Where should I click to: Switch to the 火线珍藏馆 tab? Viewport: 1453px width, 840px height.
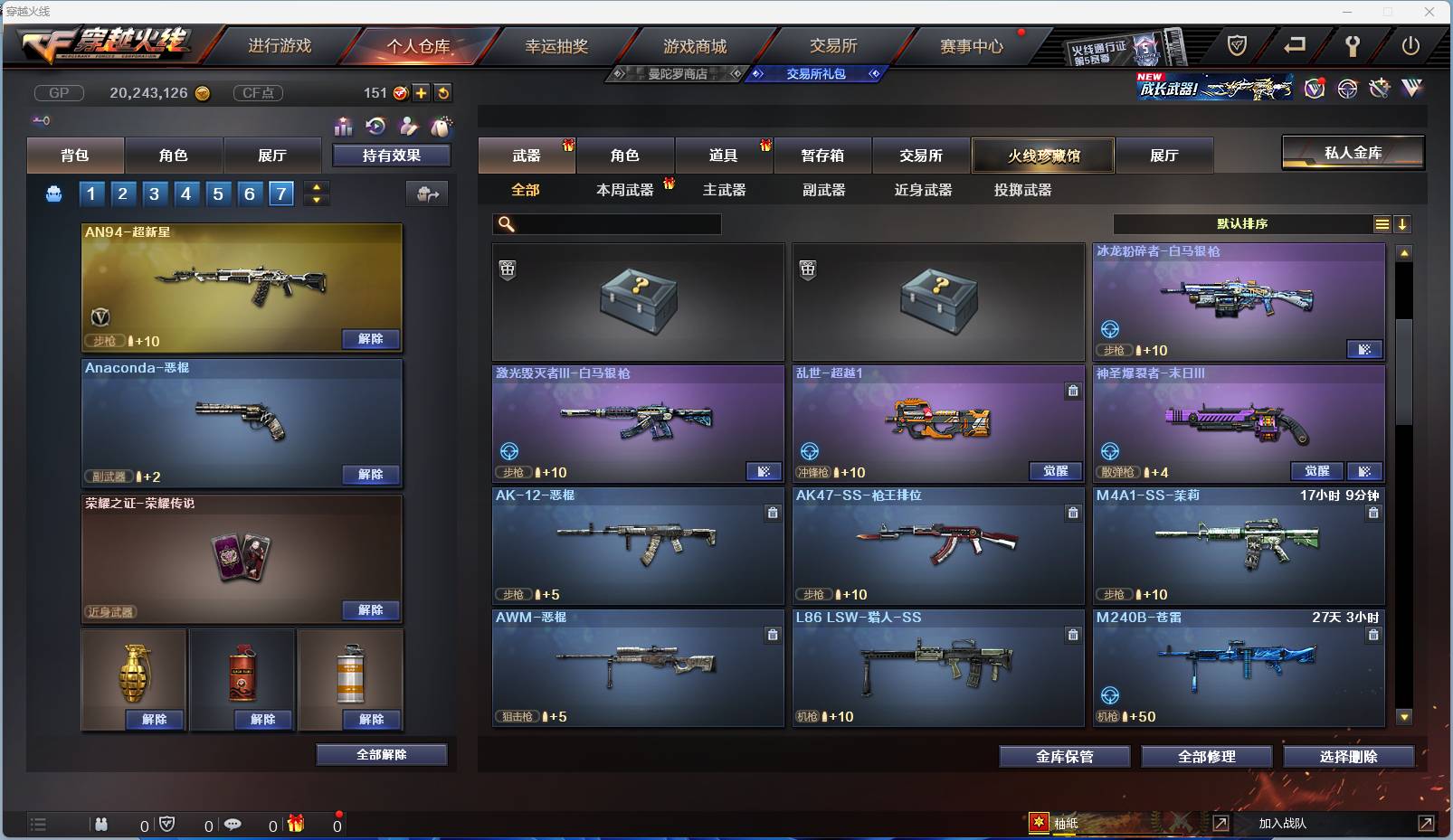click(1044, 155)
